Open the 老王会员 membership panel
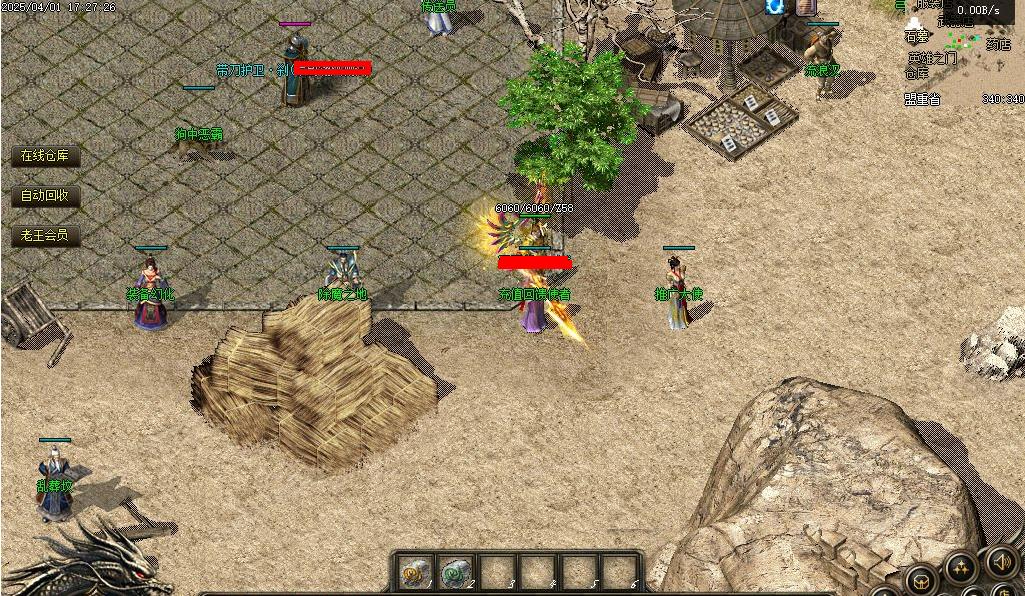1025x596 pixels. (45, 236)
